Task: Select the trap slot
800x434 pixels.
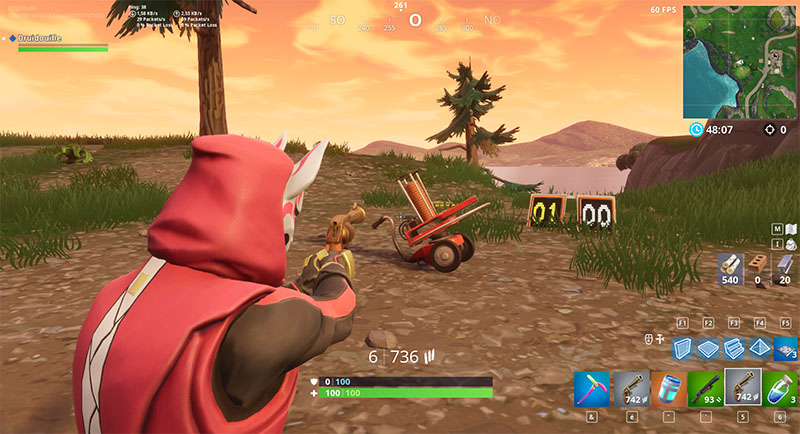Action: coord(785,346)
